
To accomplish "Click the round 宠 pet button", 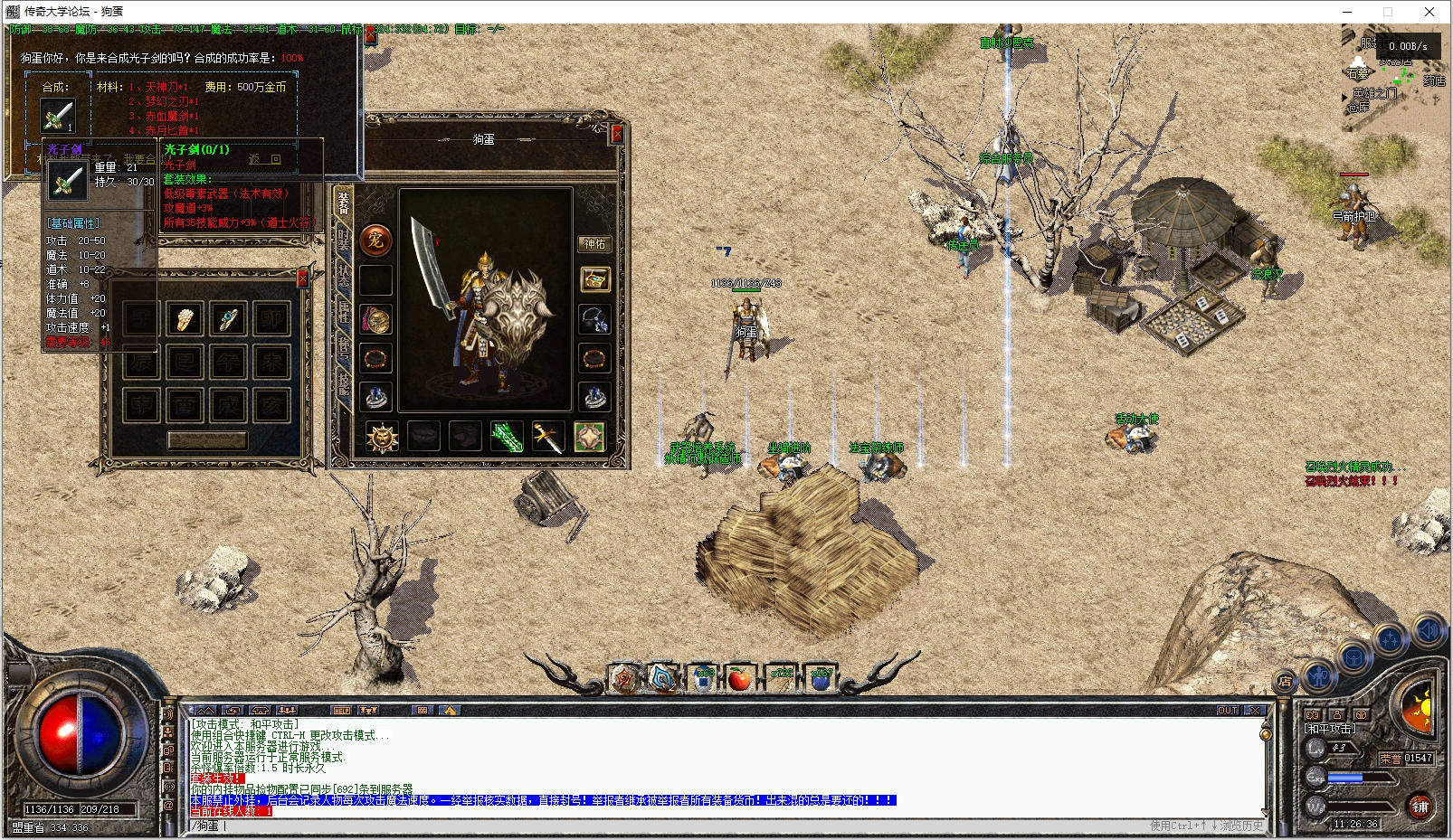I will pyautogui.click(x=375, y=241).
